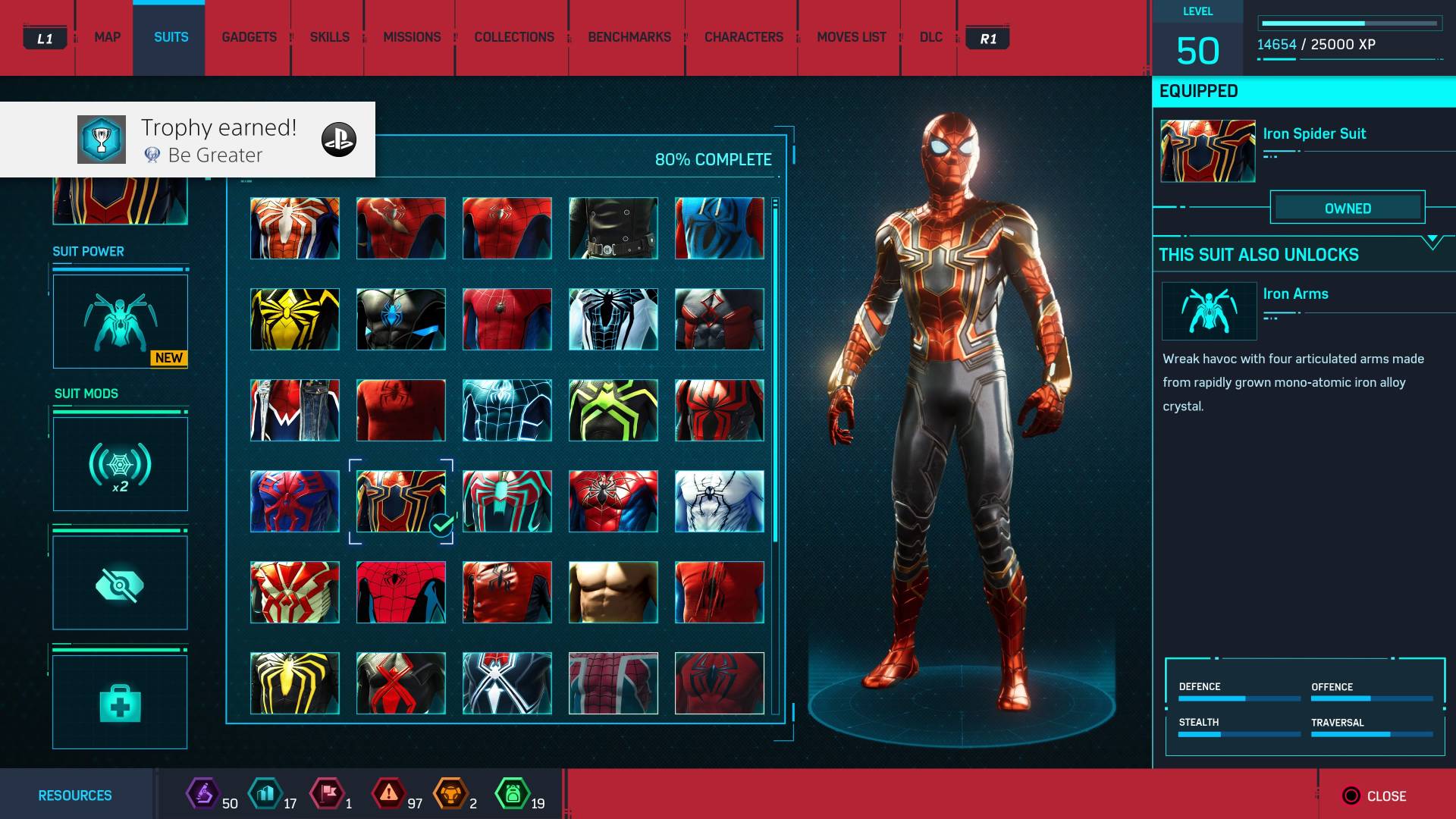Switch to the Map tab
Image resolution: width=1456 pixels, height=819 pixels.
[x=107, y=37]
